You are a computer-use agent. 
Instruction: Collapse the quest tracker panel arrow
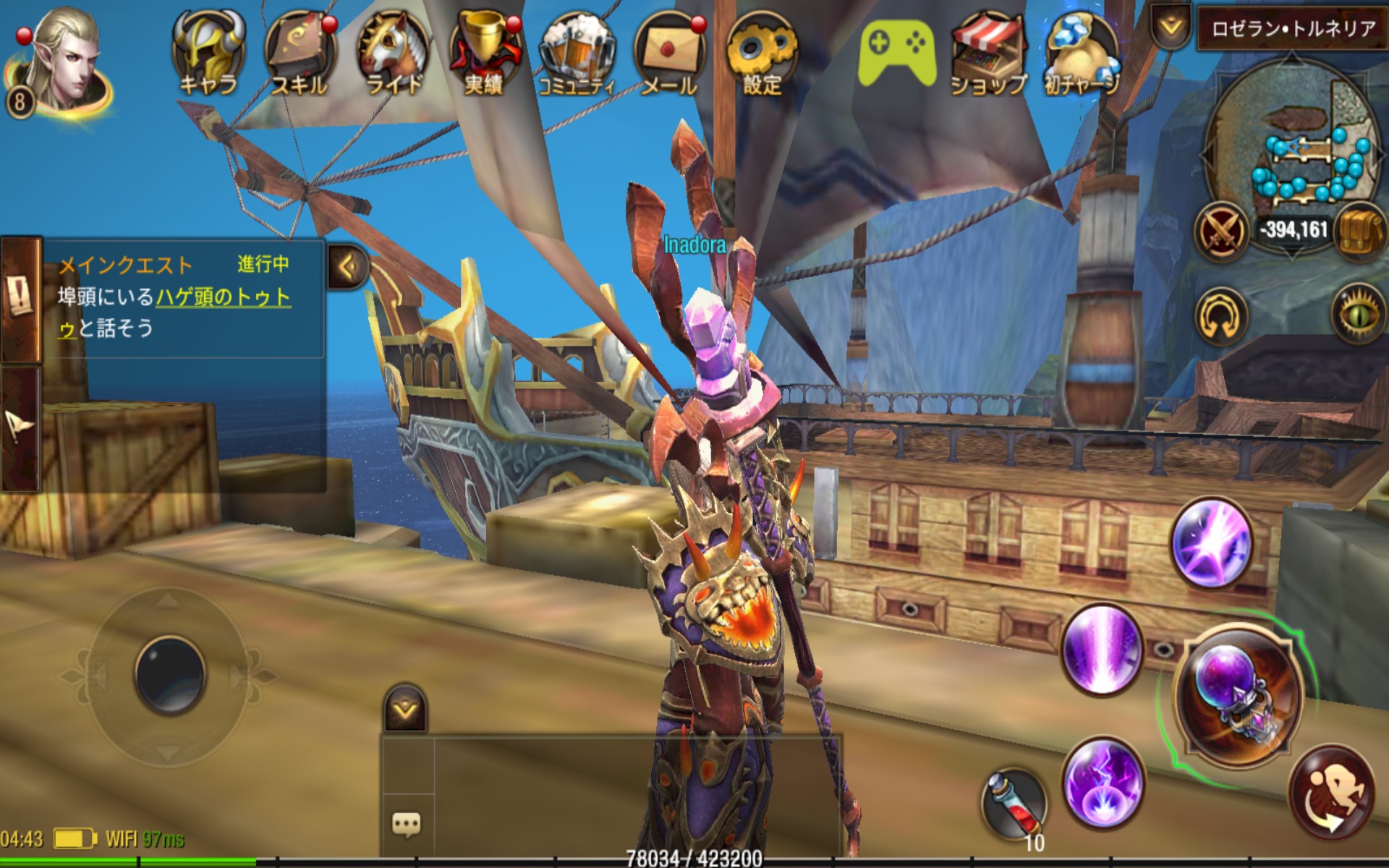point(349,267)
